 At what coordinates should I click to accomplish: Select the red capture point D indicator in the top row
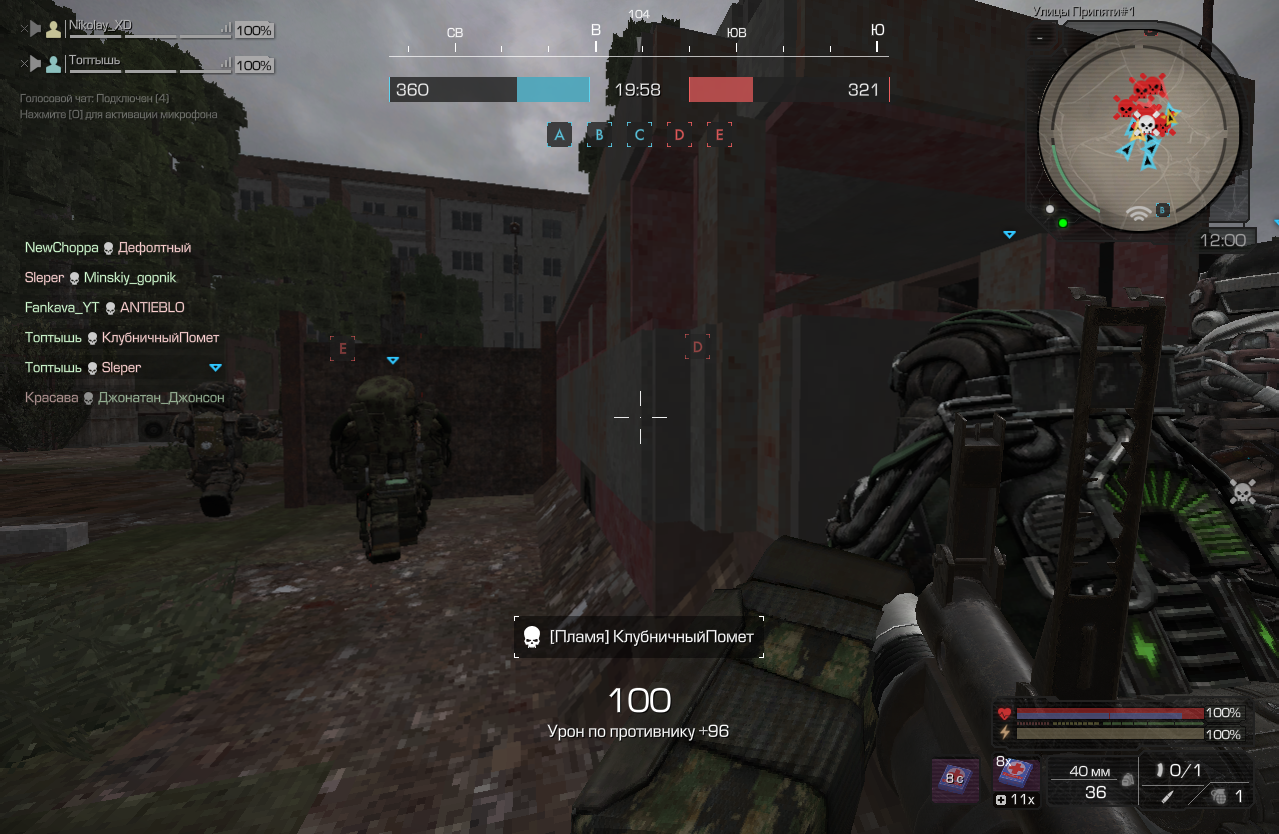pos(679,135)
